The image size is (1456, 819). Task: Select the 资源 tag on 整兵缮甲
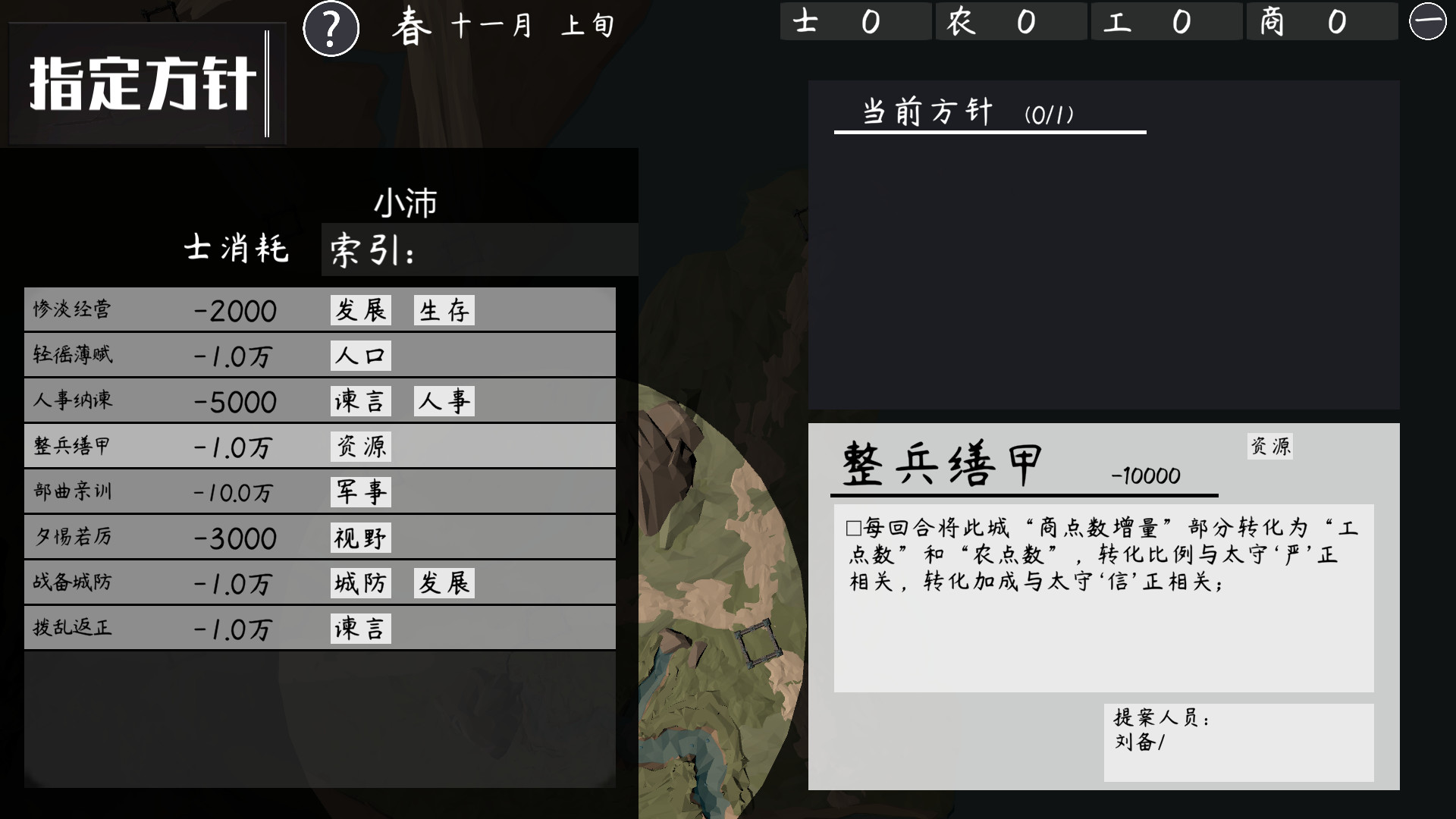(361, 446)
